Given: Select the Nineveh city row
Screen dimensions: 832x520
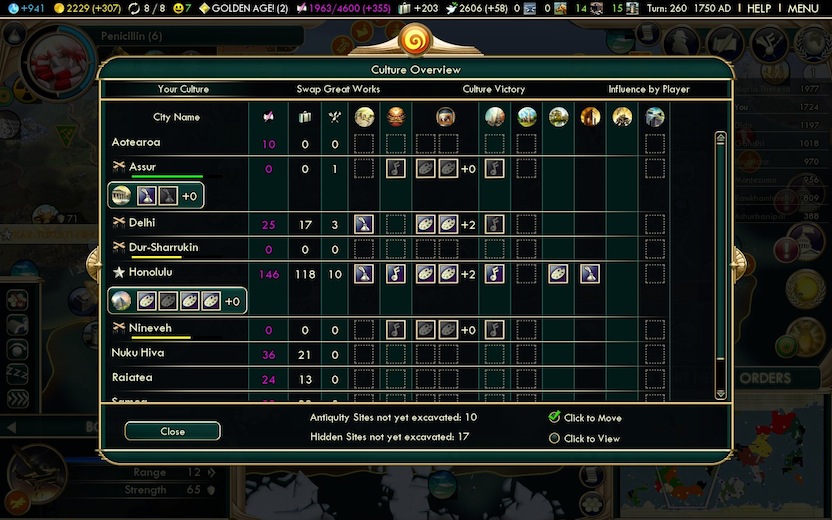Looking at the screenshot, I should click(x=150, y=328).
